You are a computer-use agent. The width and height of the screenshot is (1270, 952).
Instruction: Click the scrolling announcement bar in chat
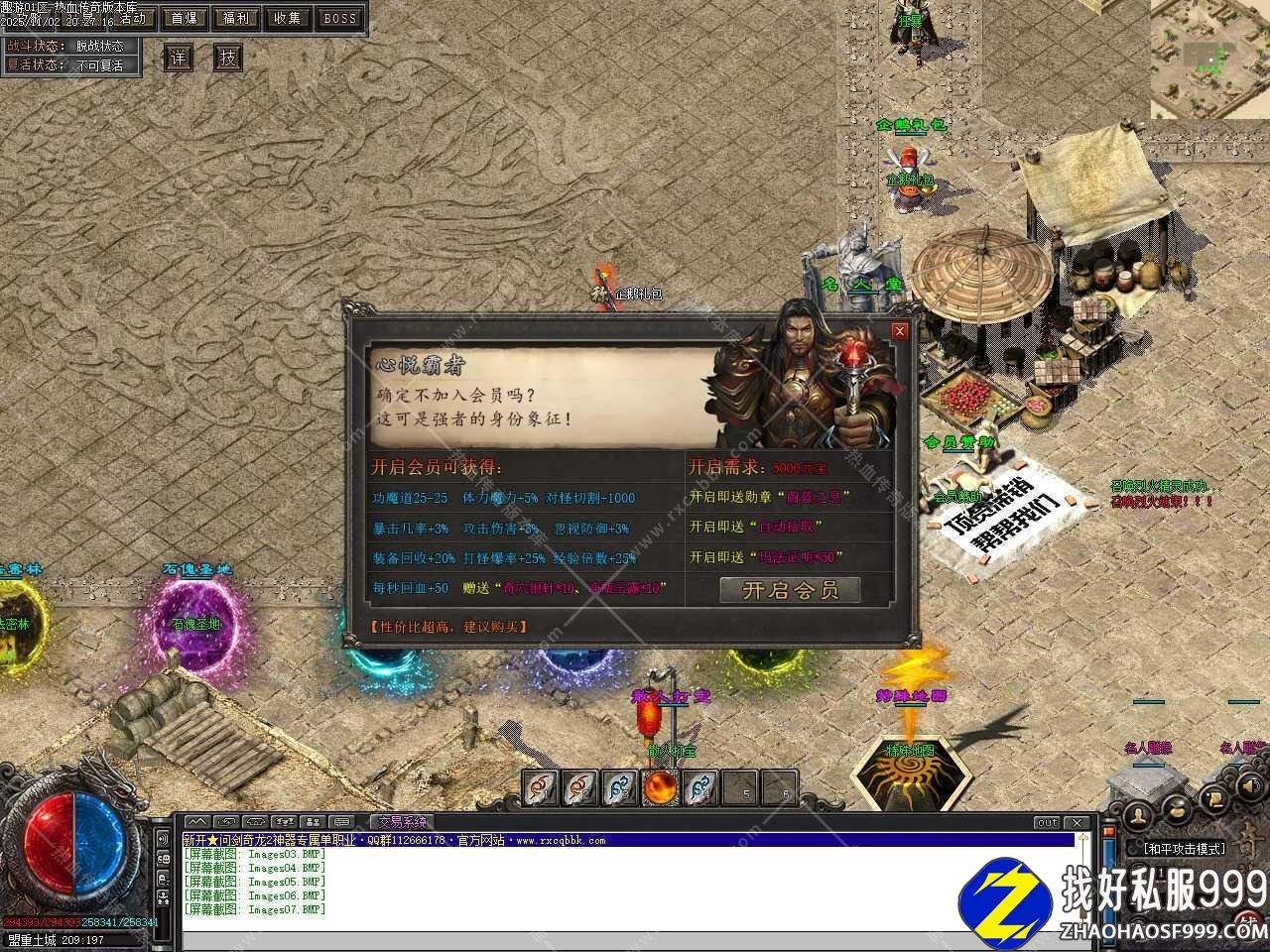pyautogui.click(x=627, y=840)
